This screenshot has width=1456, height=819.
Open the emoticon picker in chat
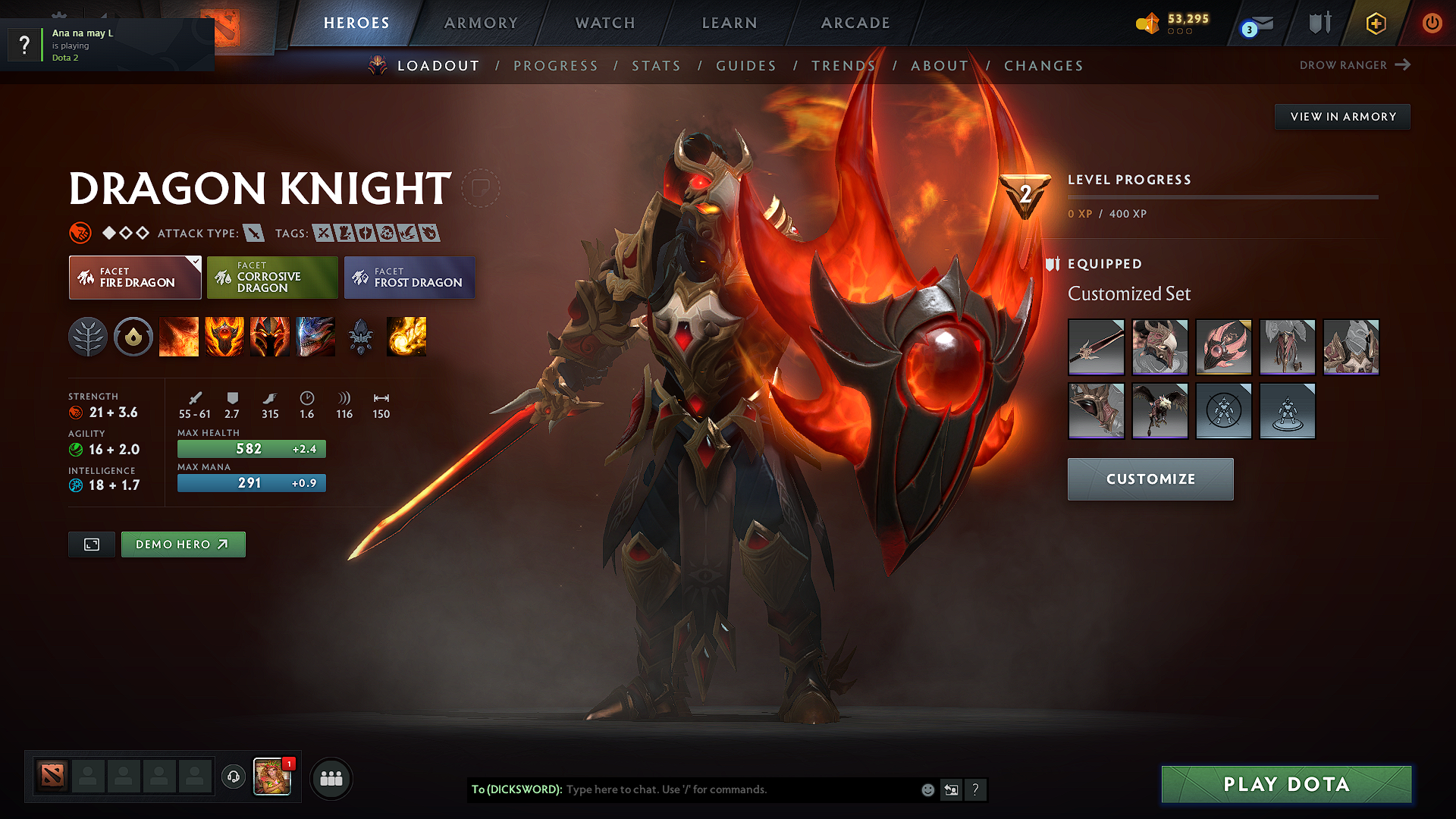927,789
